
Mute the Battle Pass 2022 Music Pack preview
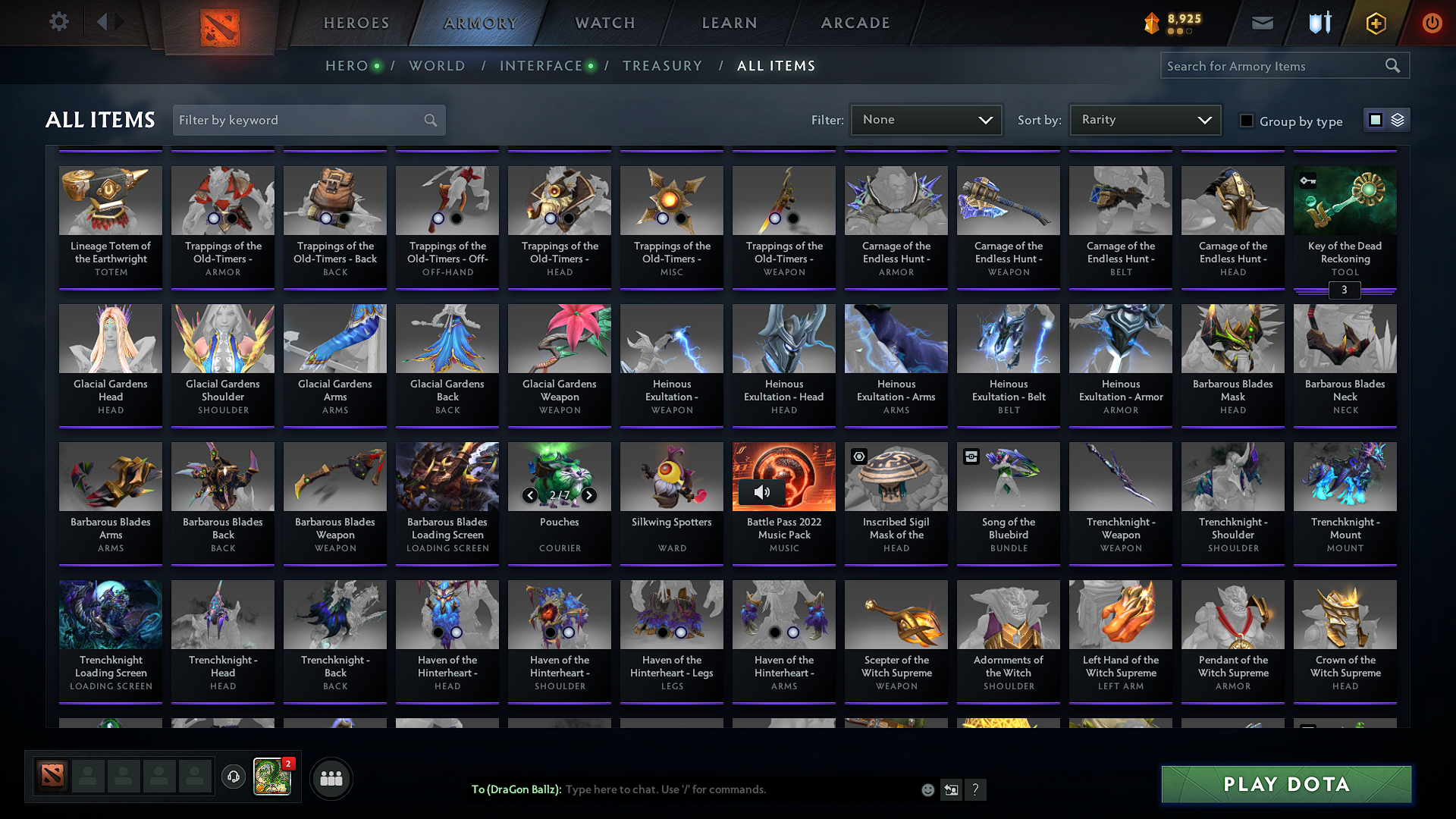click(x=763, y=491)
